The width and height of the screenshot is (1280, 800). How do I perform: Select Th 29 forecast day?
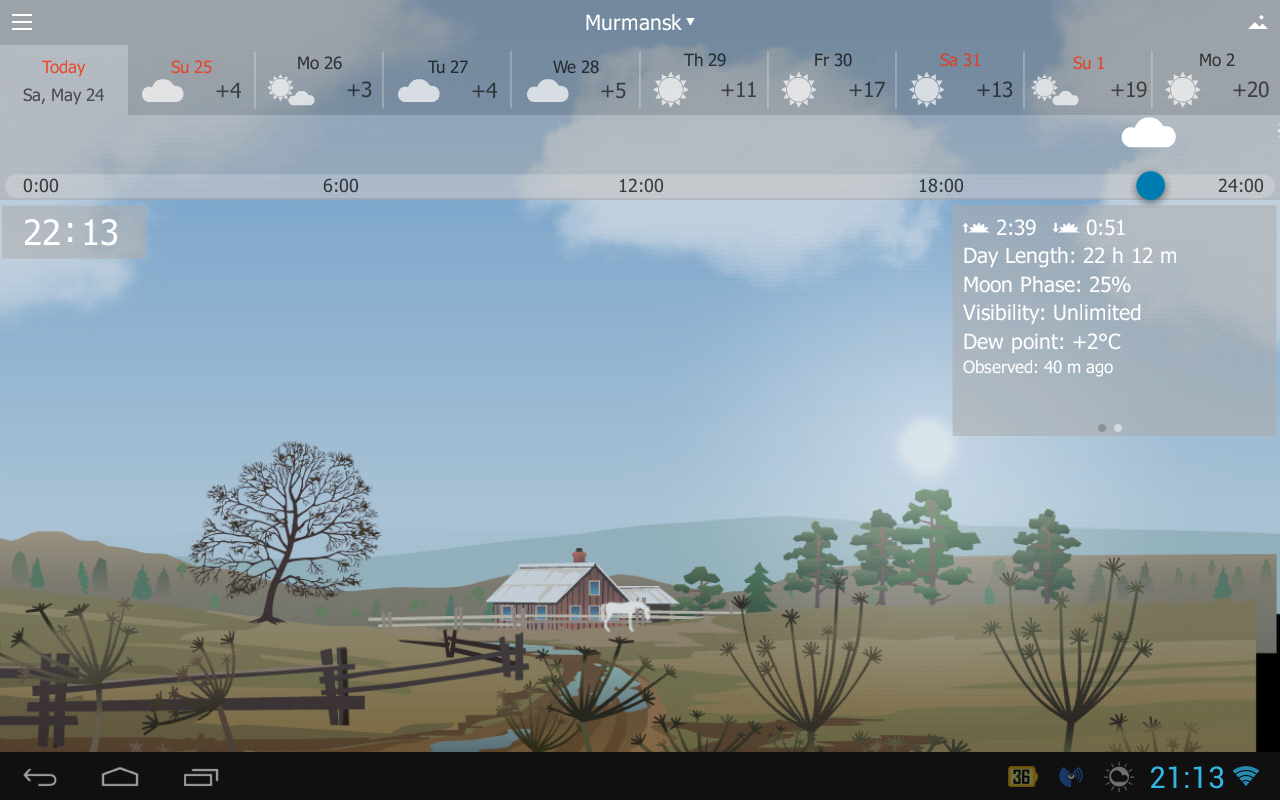point(704,80)
